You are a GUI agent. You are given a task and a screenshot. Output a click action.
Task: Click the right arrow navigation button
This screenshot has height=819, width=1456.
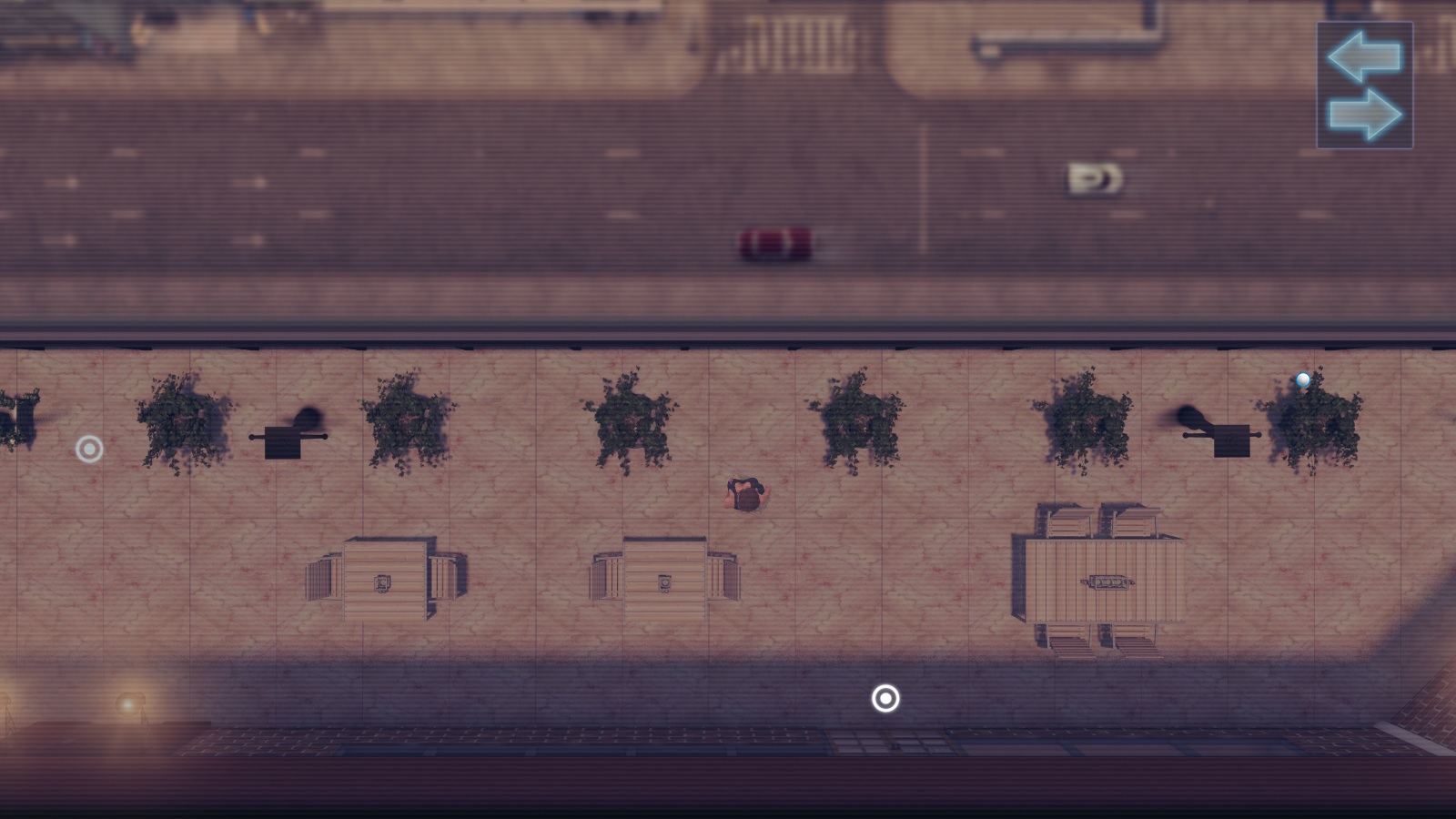(x=1367, y=111)
